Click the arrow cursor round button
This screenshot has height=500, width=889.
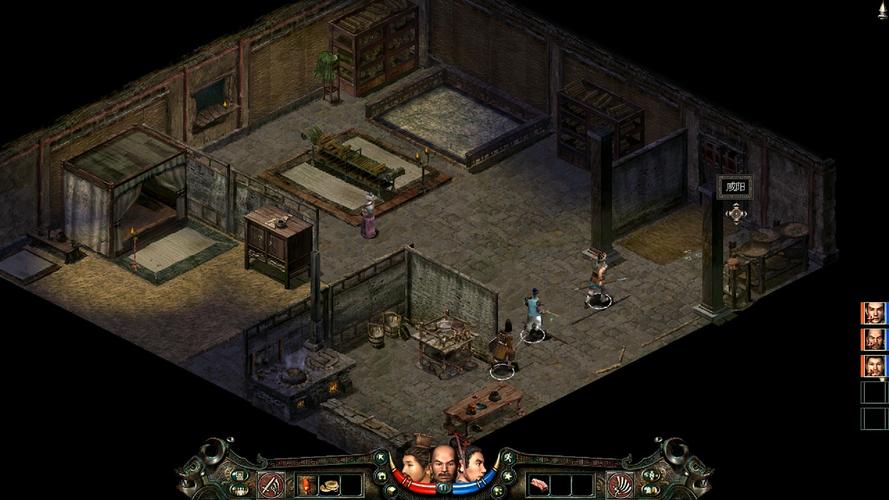click(x=380, y=458)
